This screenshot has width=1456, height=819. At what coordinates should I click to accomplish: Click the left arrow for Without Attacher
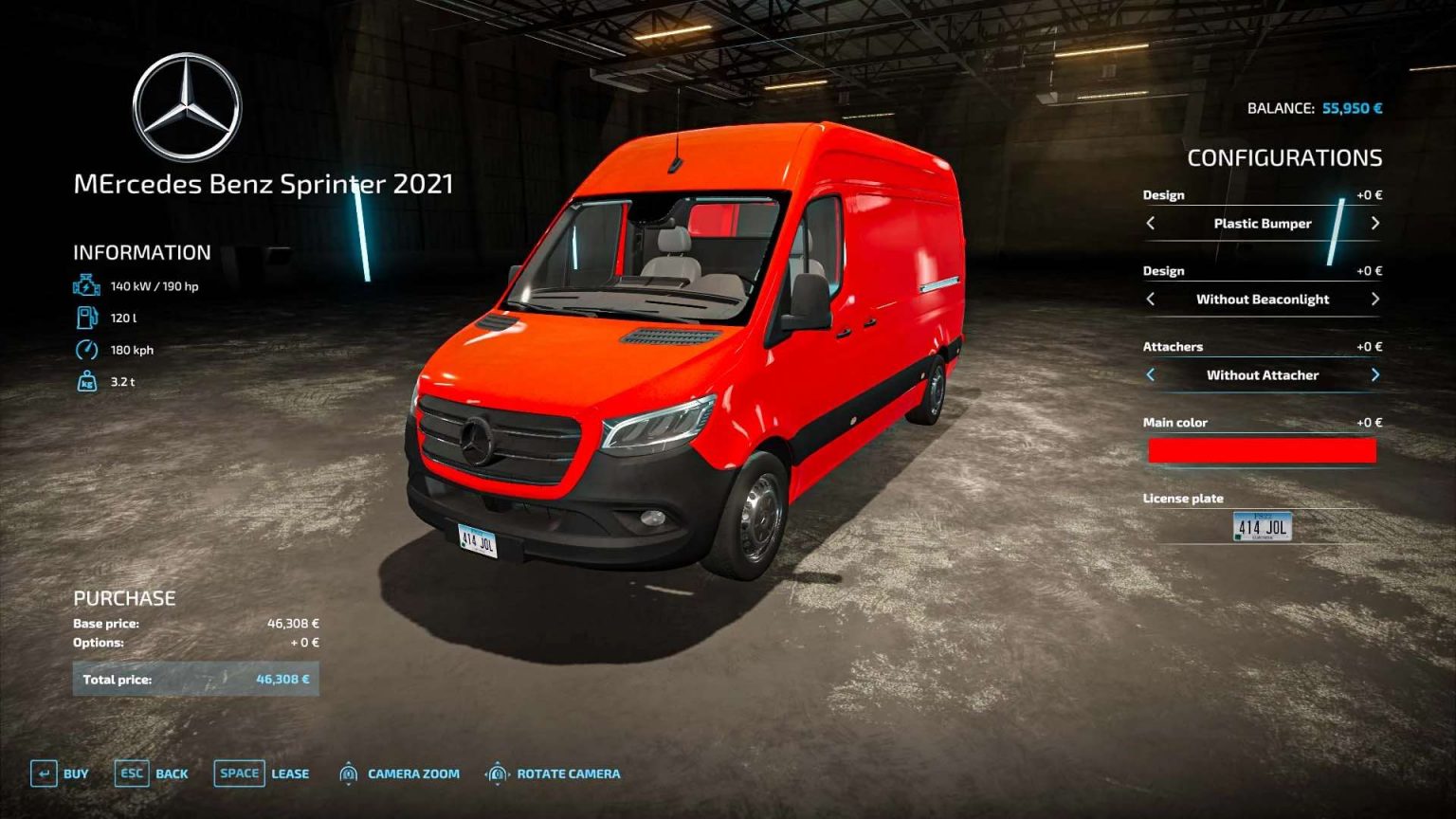click(x=1149, y=374)
